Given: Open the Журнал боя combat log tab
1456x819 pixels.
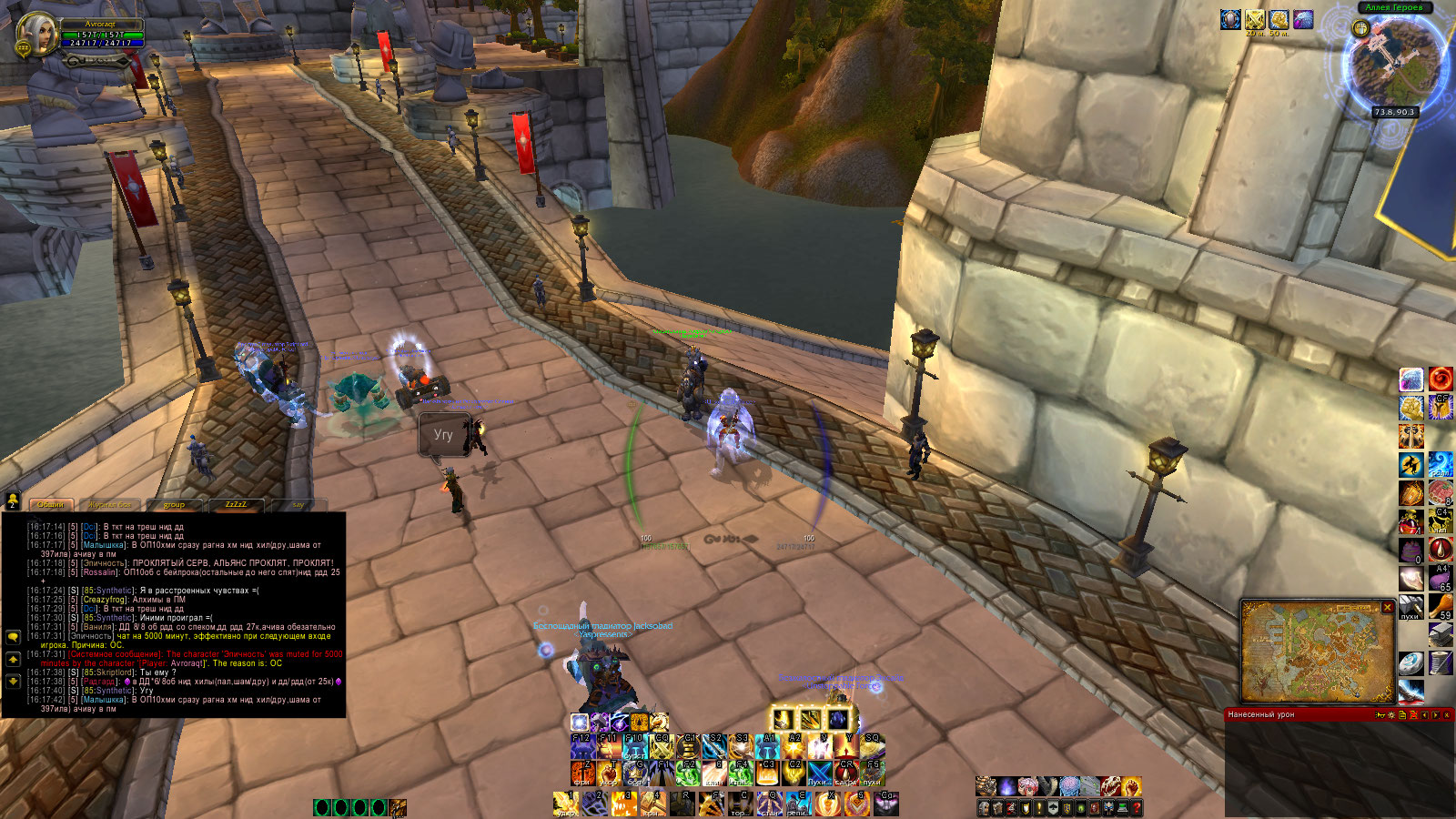Looking at the screenshot, I should (x=110, y=504).
